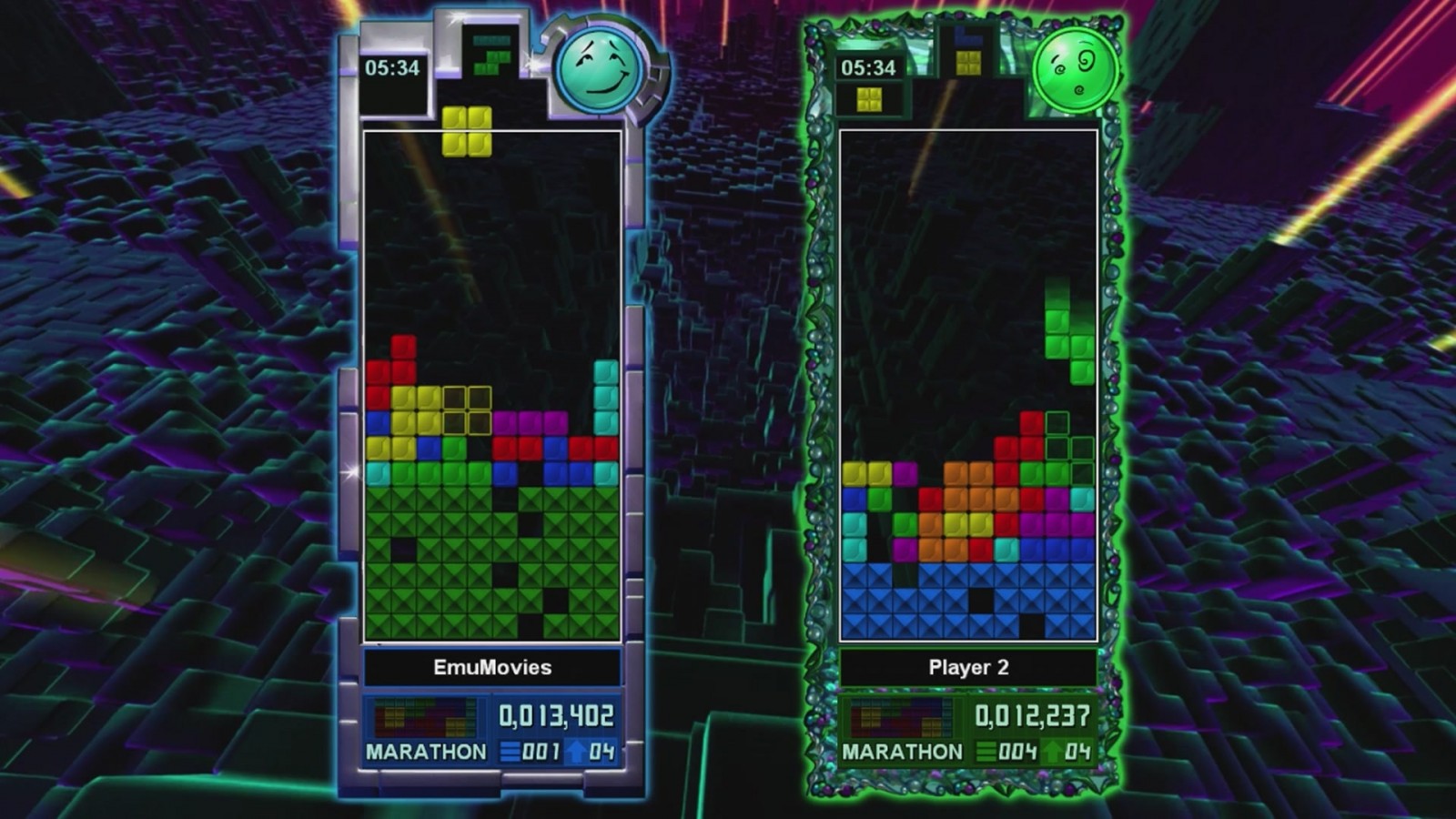Click the blue level-up arrow showing 04

coord(574,753)
